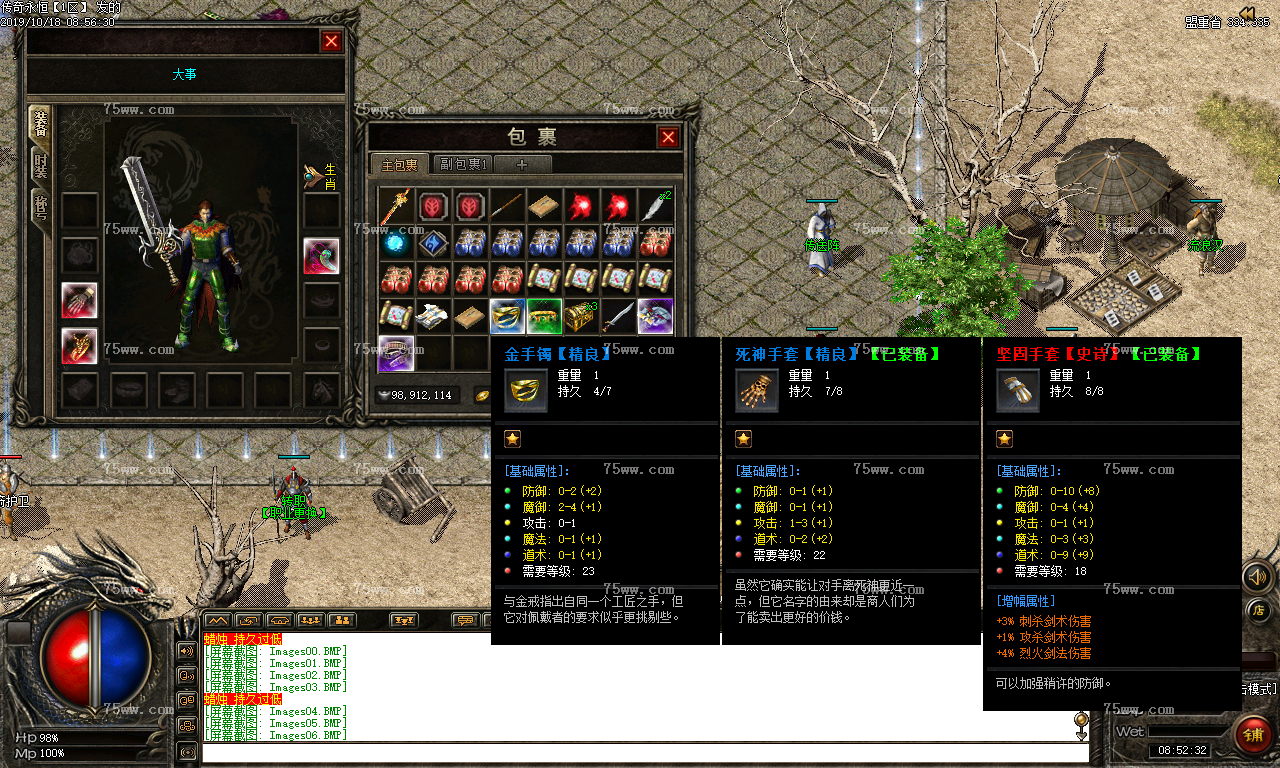The image size is (1280, 768).
Task: Open the 时装 fashion tab
Action: 40,166
